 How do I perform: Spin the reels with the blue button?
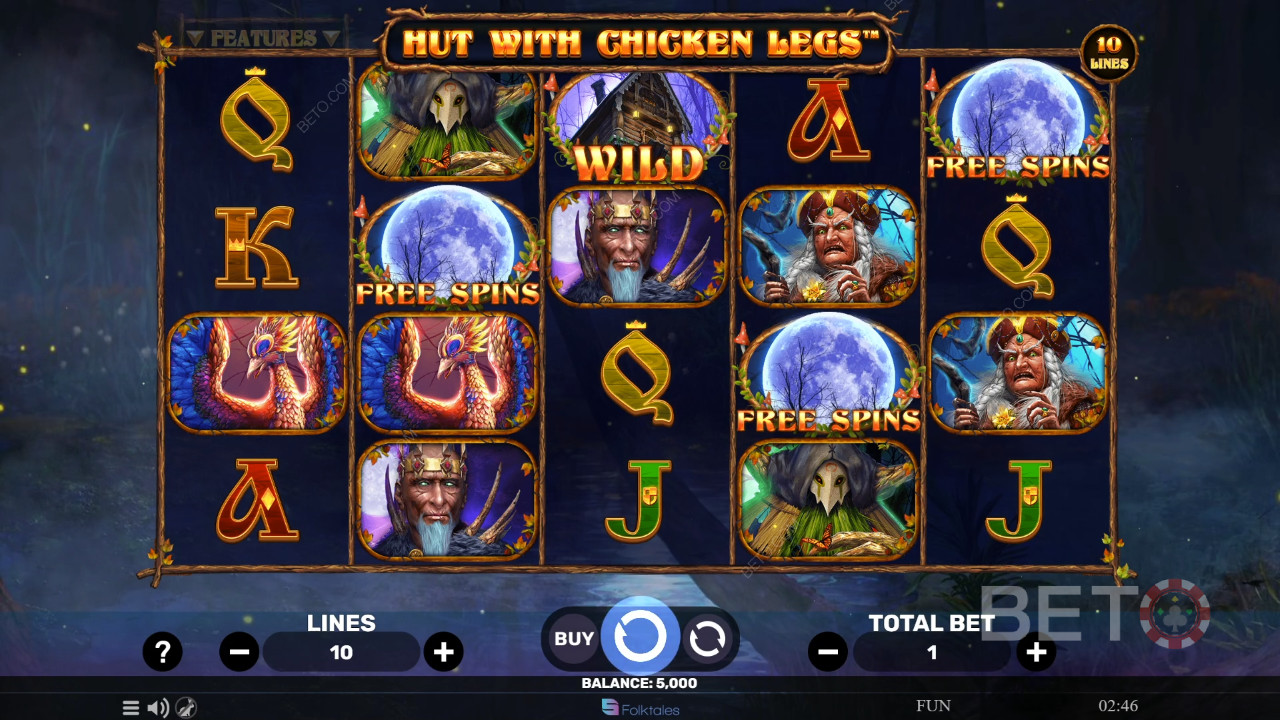pos(640,636)
